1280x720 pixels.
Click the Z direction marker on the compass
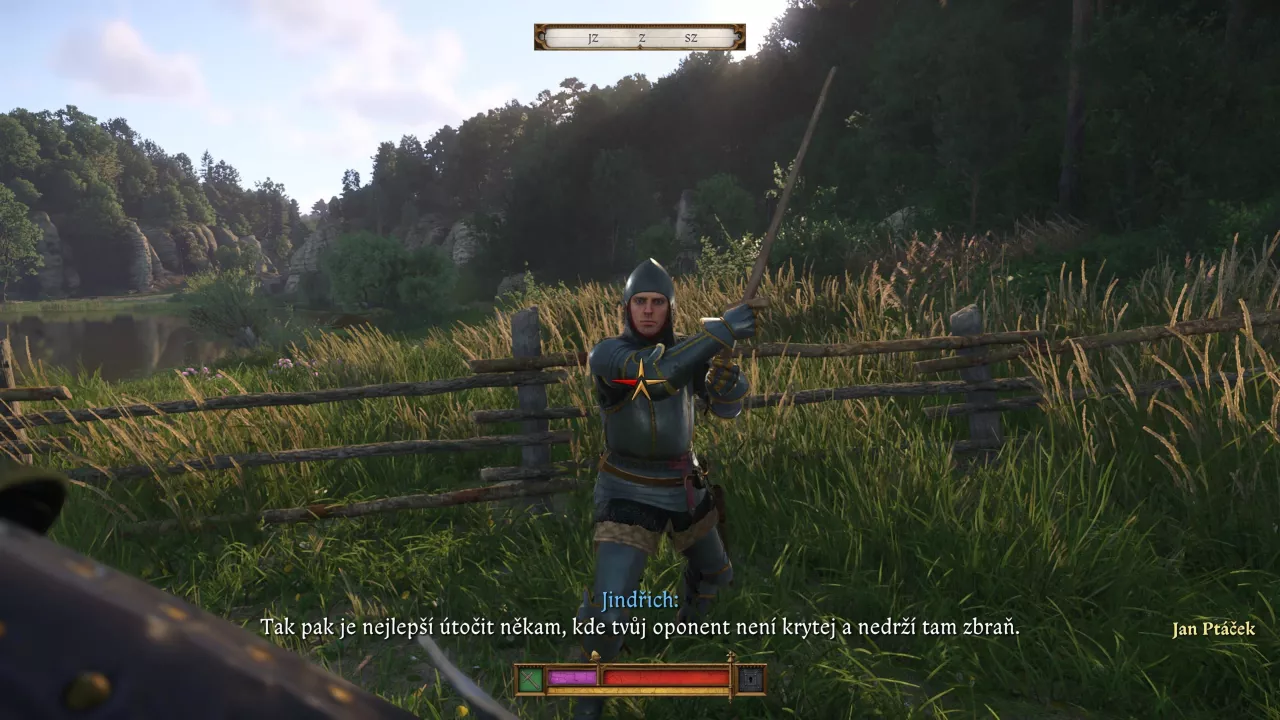(642, 38)
